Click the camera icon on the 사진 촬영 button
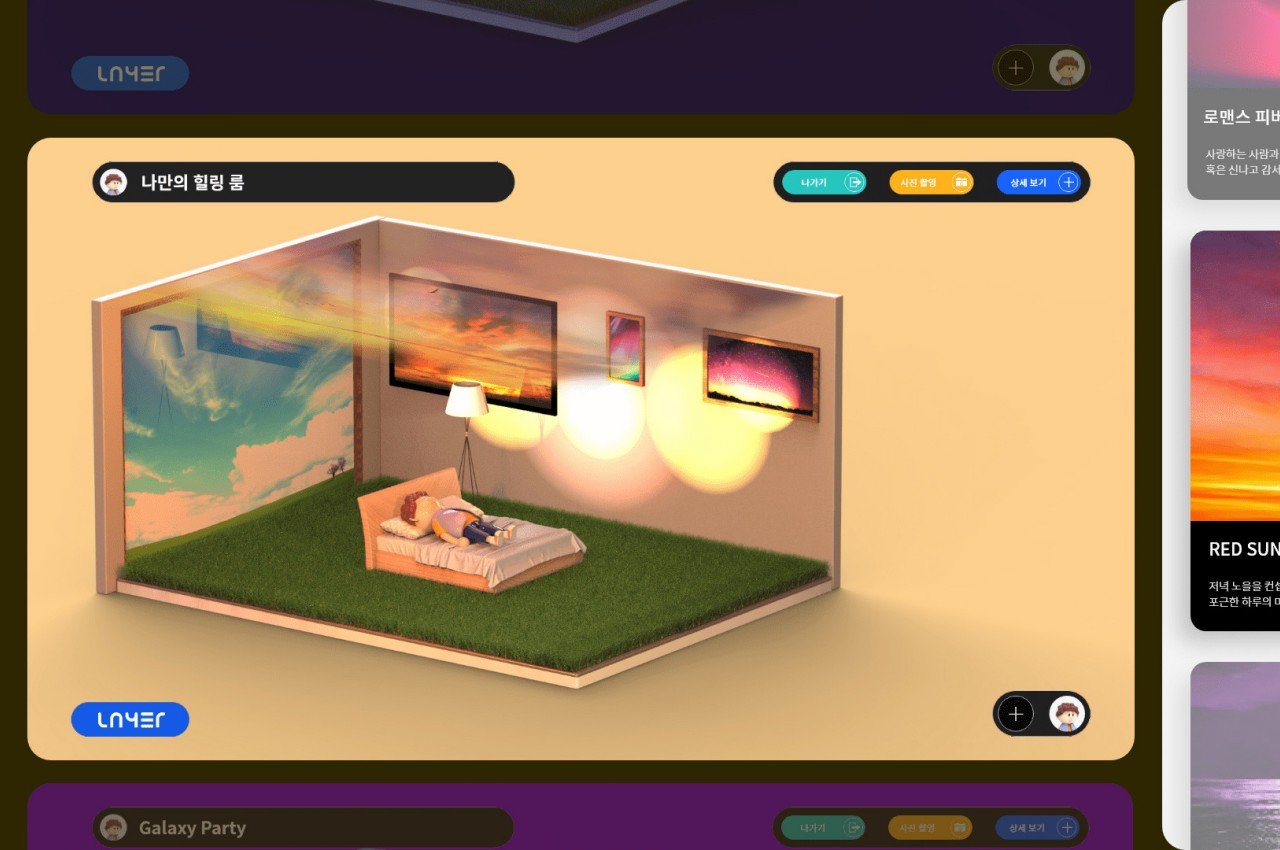This screenshot has width=1280, height=850. (960, 182)
